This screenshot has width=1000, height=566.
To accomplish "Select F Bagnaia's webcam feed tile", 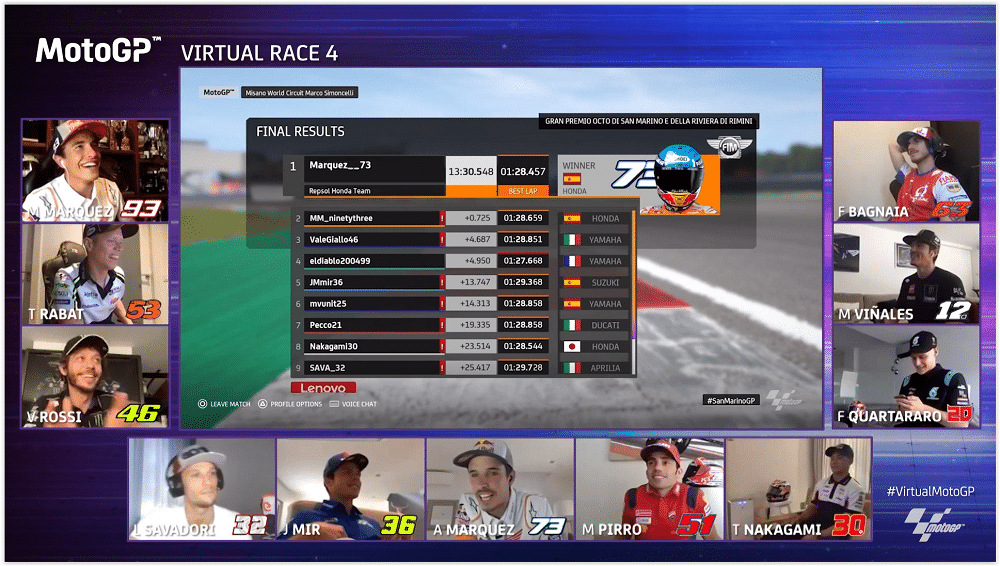I will click(905, 171).
